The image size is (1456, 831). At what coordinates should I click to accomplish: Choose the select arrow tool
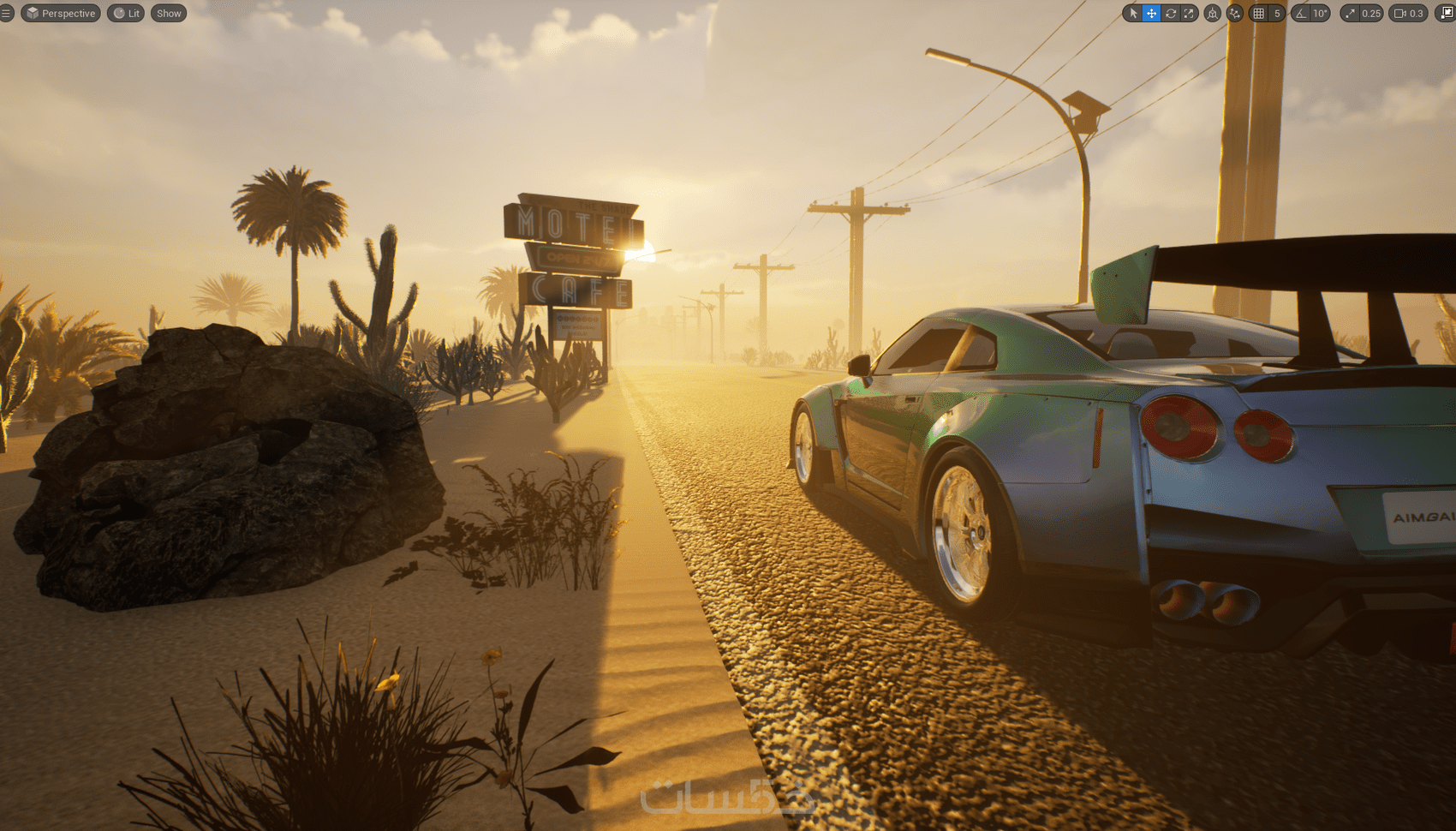[x=1133, y=14]
